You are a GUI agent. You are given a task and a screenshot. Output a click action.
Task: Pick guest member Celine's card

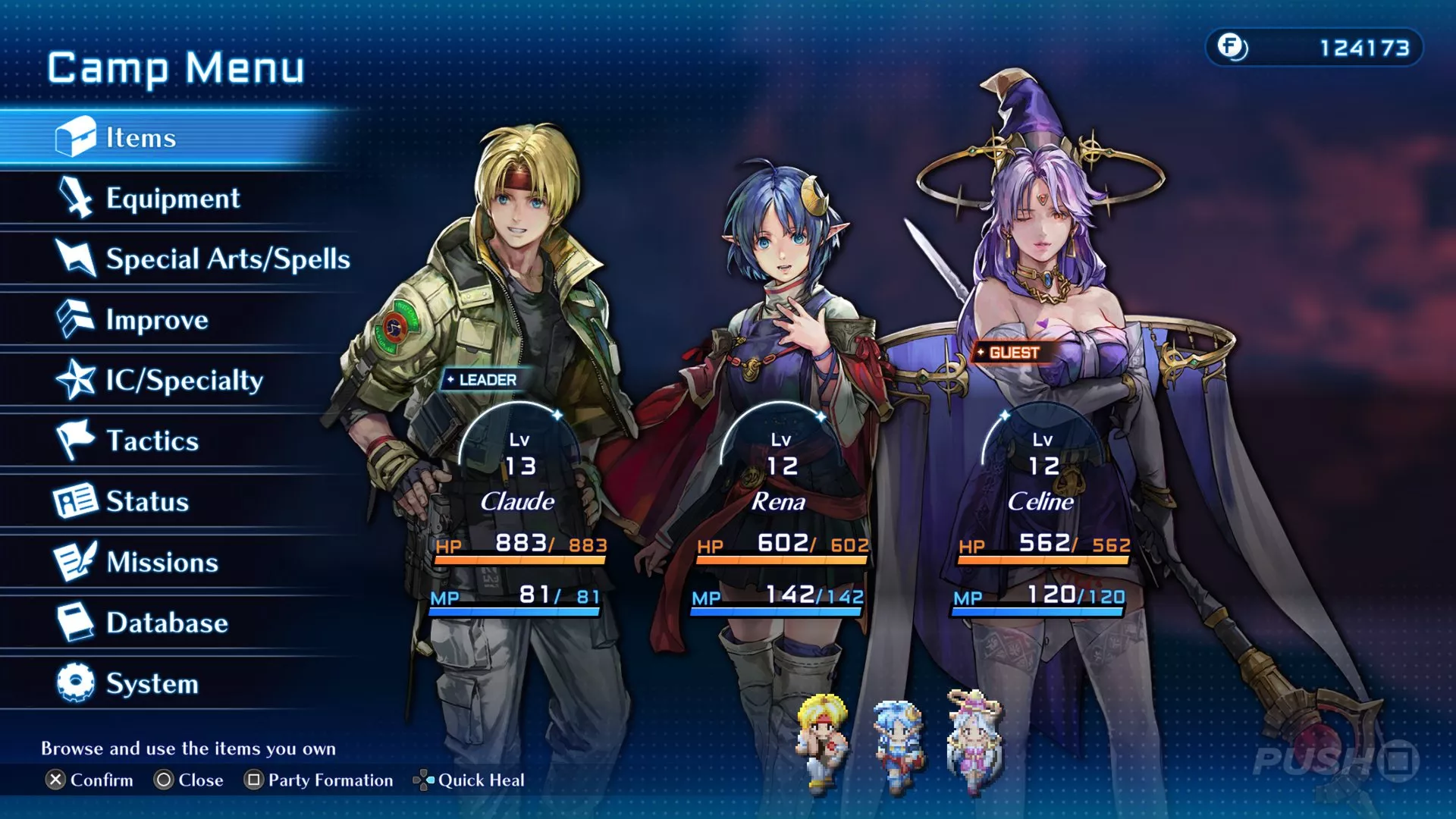1041,500
